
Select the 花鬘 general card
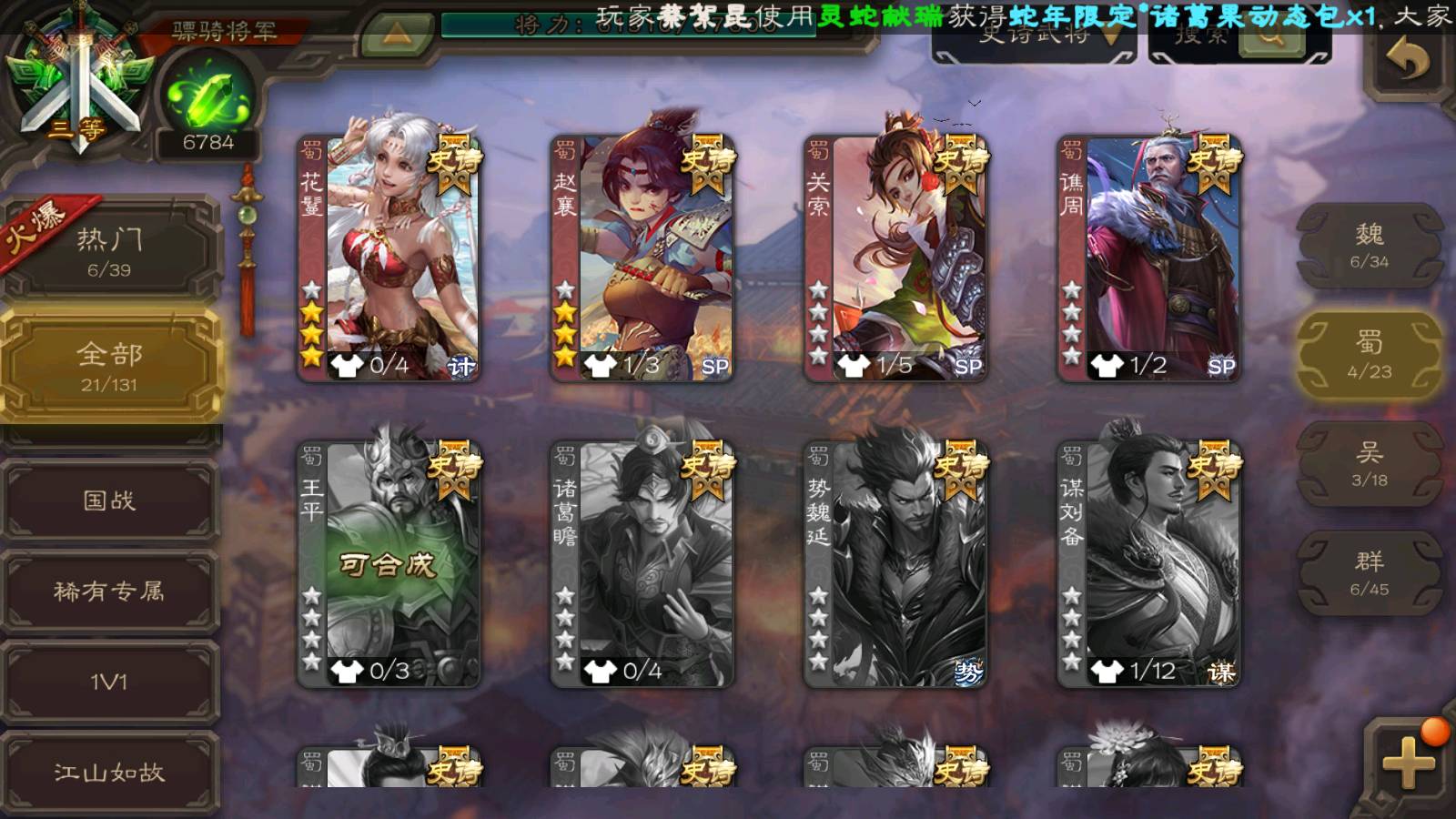pos(389,258)
